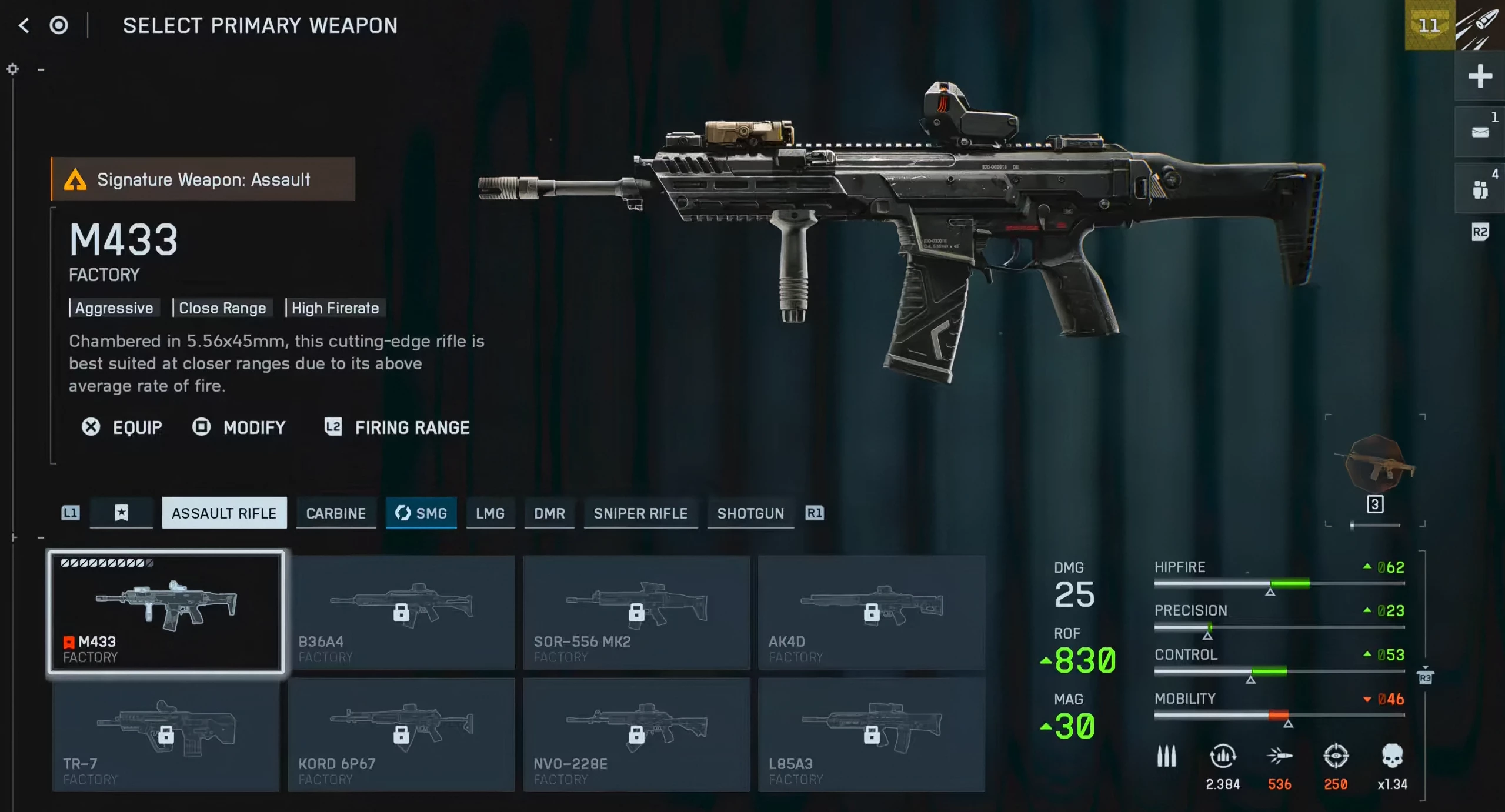Enter the Firing Range
Screen dimensions: 1505x812
tap(398, 427)
